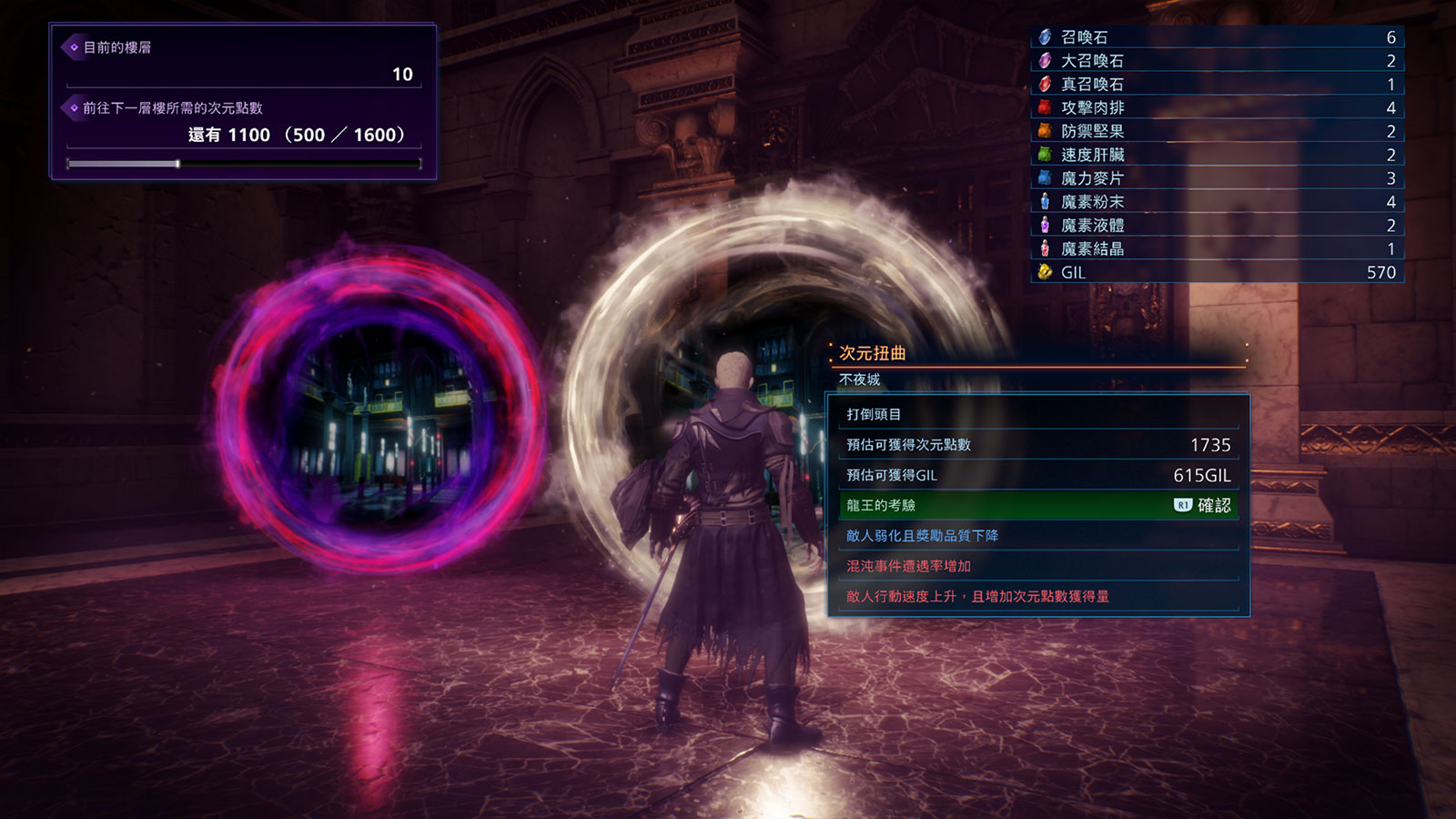Choose the 大召喚石 item row
The width and height of the screenshot is (1456, 819).
1217,61
